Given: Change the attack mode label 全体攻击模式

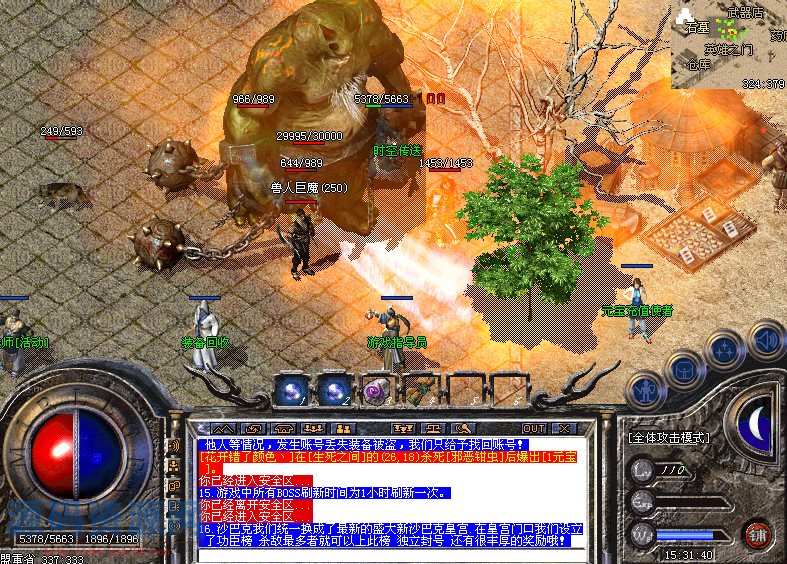Looking at the screenshot, I should click(669, 437).
